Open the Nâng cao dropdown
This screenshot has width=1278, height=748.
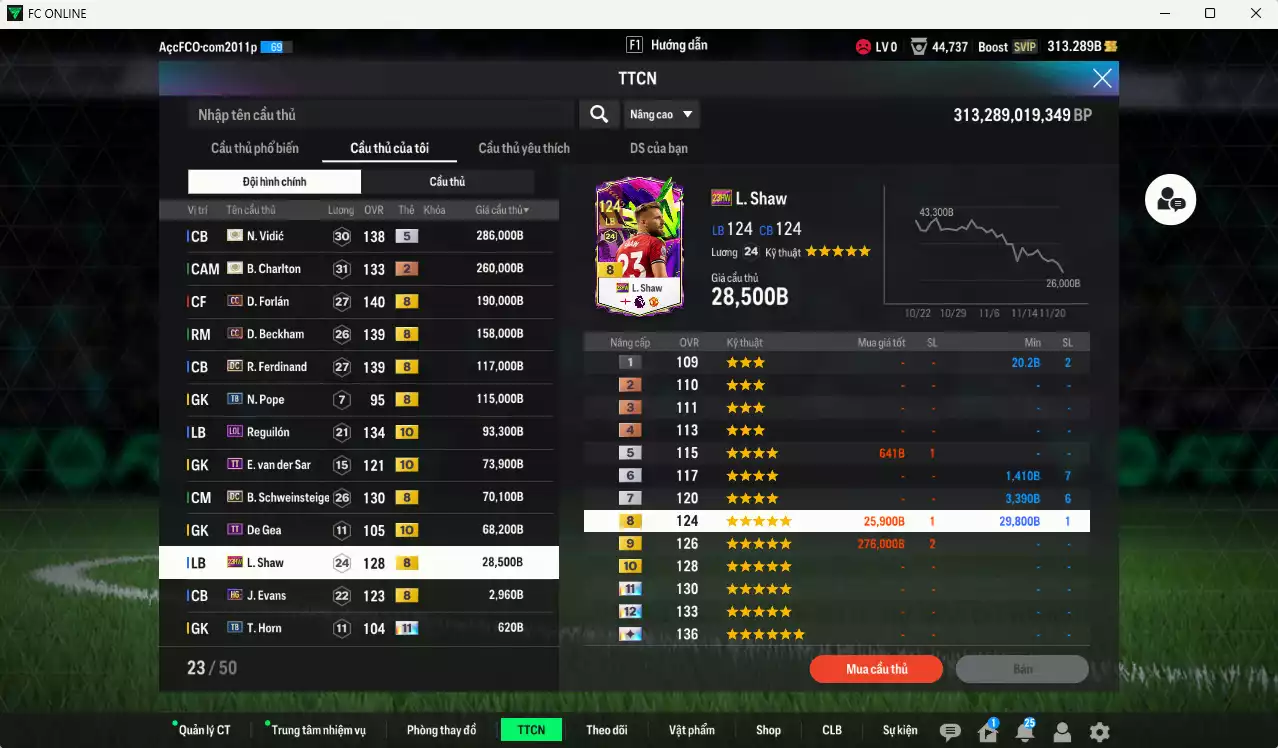pyautogui.click(x=662, y=114)
